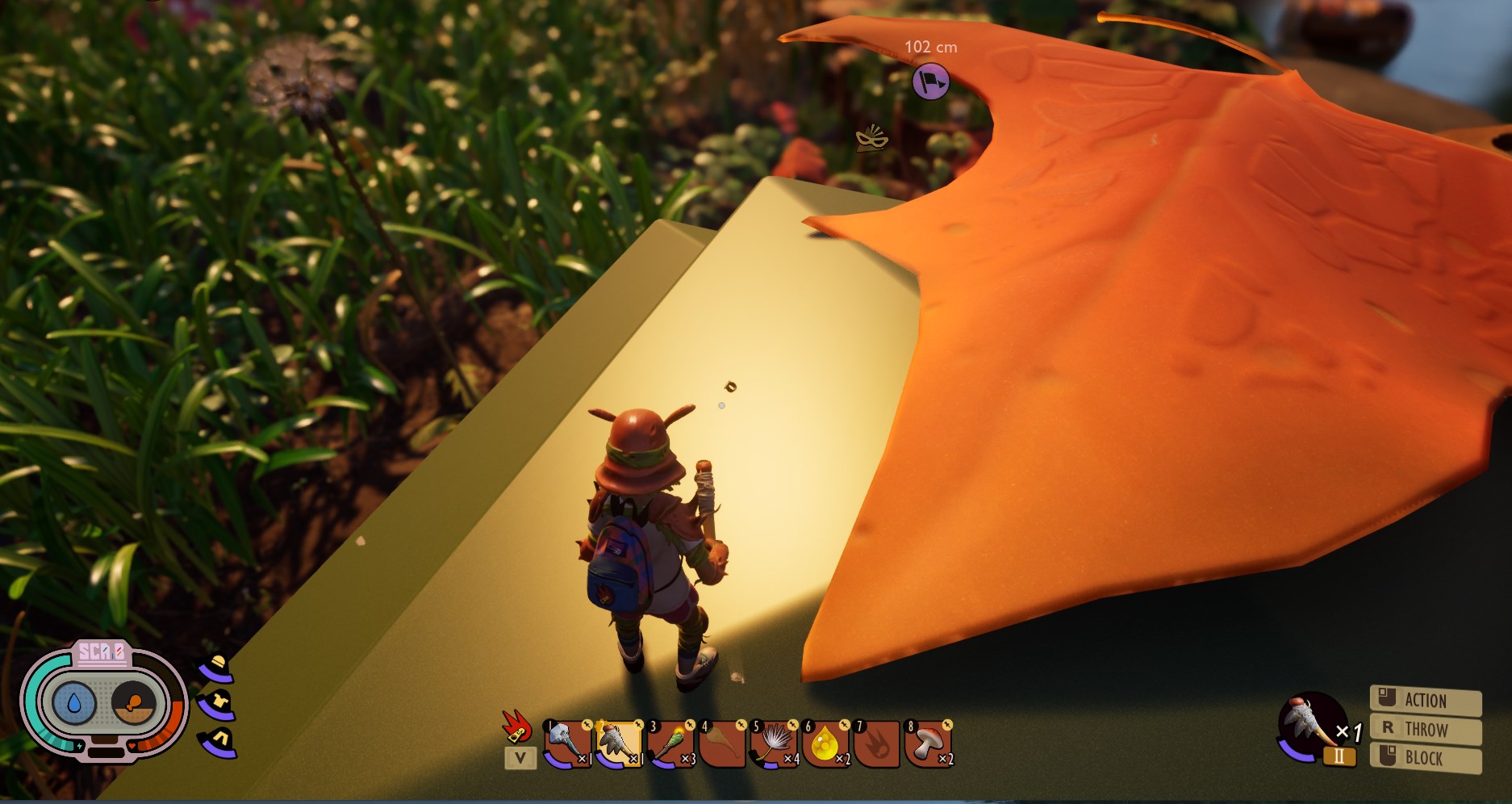Click the helmet armor durability icon
This screenshot has height=804, width=1512.
coord(217,668)
